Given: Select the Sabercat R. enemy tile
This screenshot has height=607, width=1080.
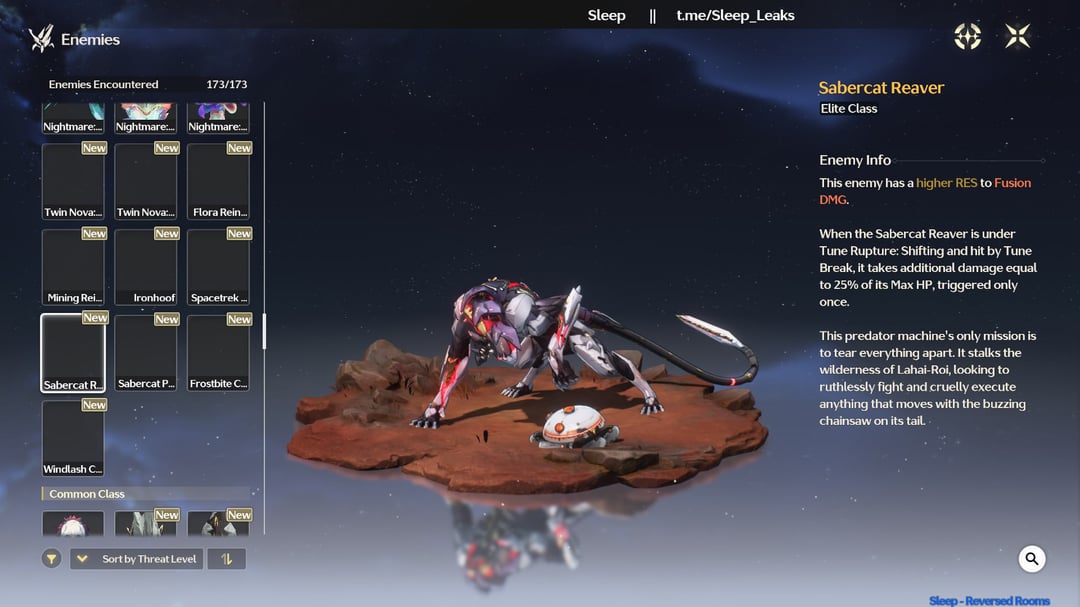Looking at the screenshot, I should [x=73, y=353].
